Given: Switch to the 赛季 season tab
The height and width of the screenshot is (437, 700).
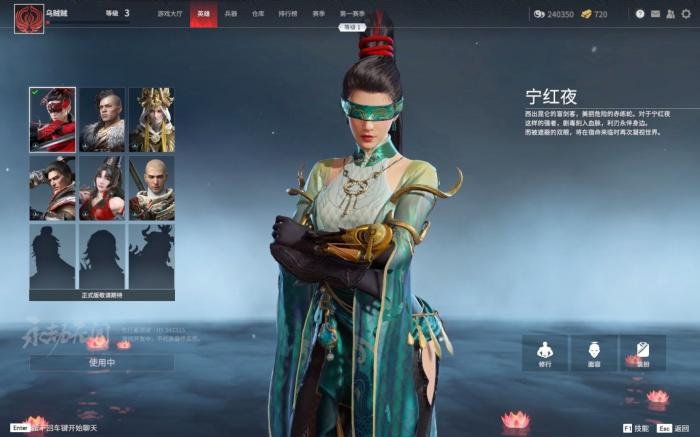Looking at the screenshot, I should pos(318,14).
